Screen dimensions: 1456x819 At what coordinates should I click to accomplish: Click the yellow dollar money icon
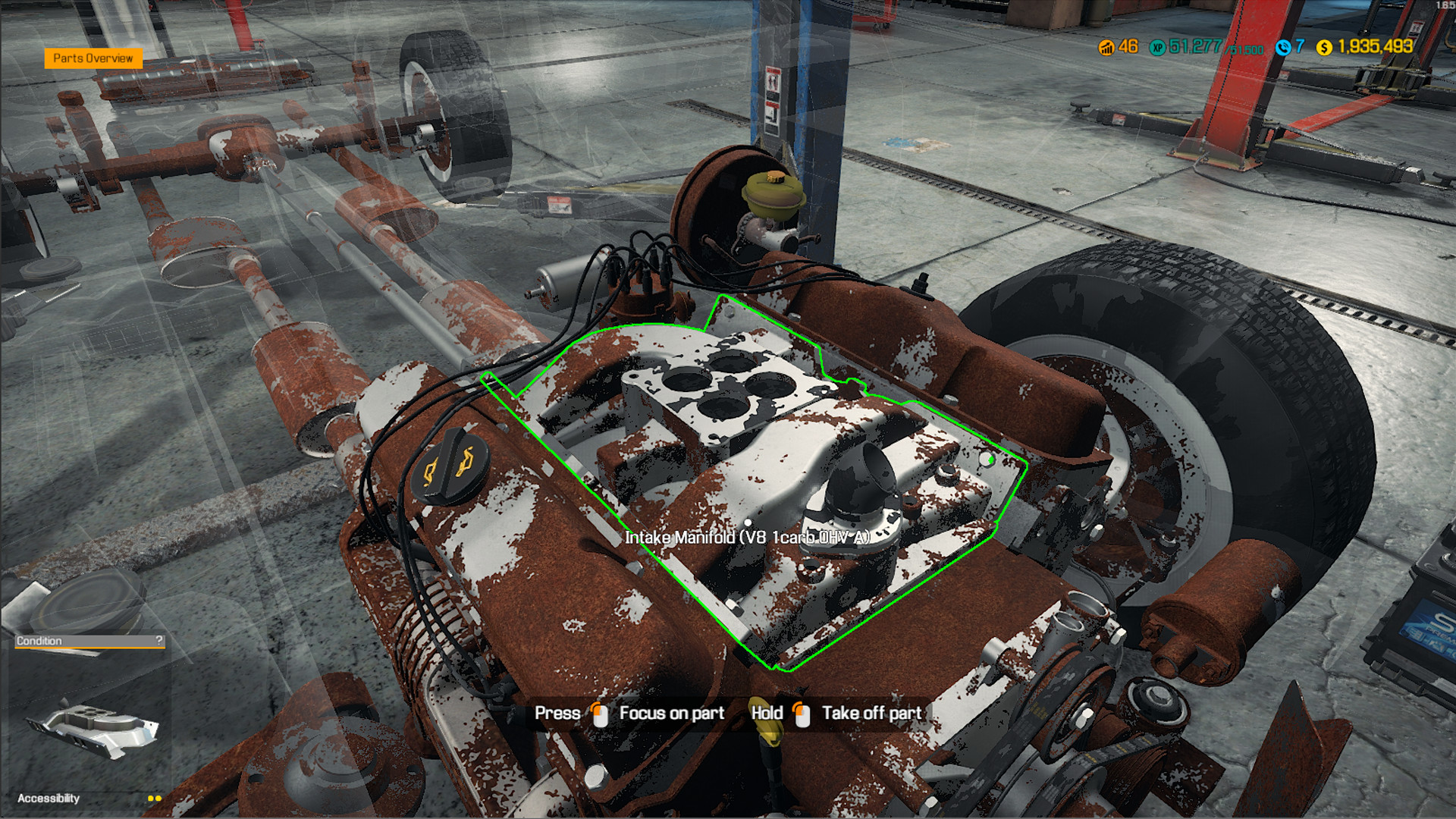click(x=1323, y=48)
